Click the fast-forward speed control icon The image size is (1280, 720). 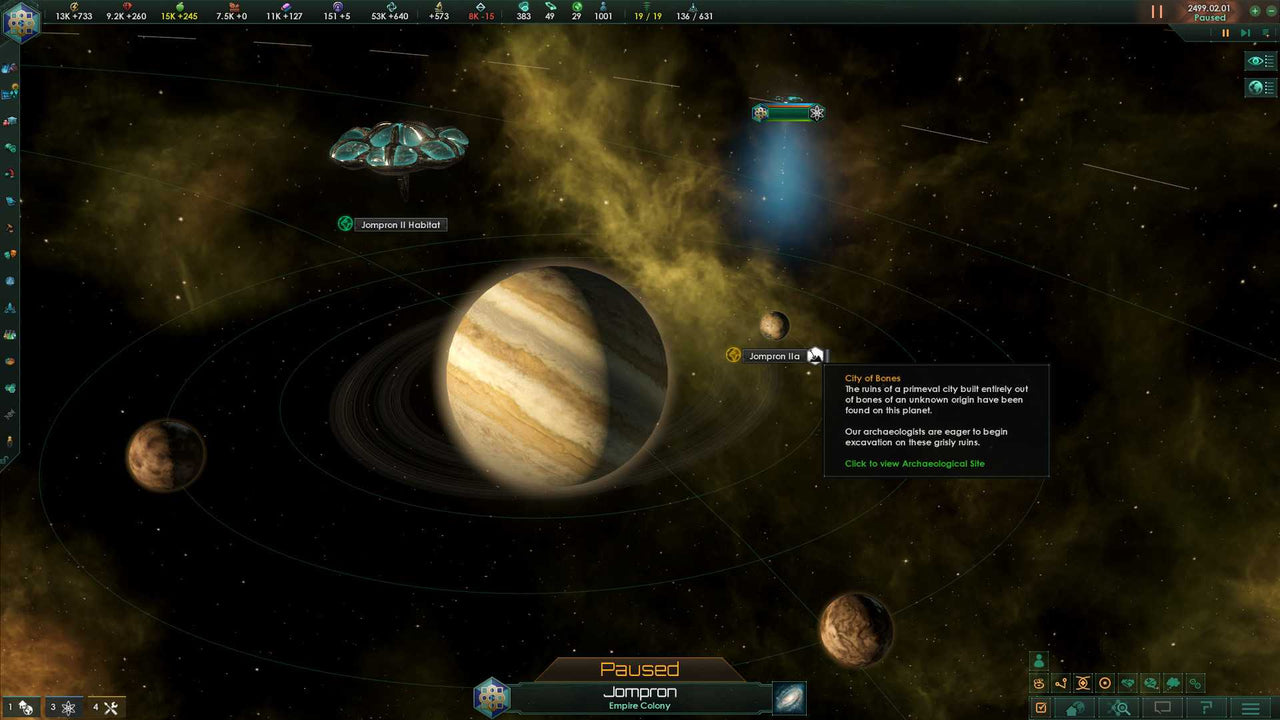(x=1243, y=33)
